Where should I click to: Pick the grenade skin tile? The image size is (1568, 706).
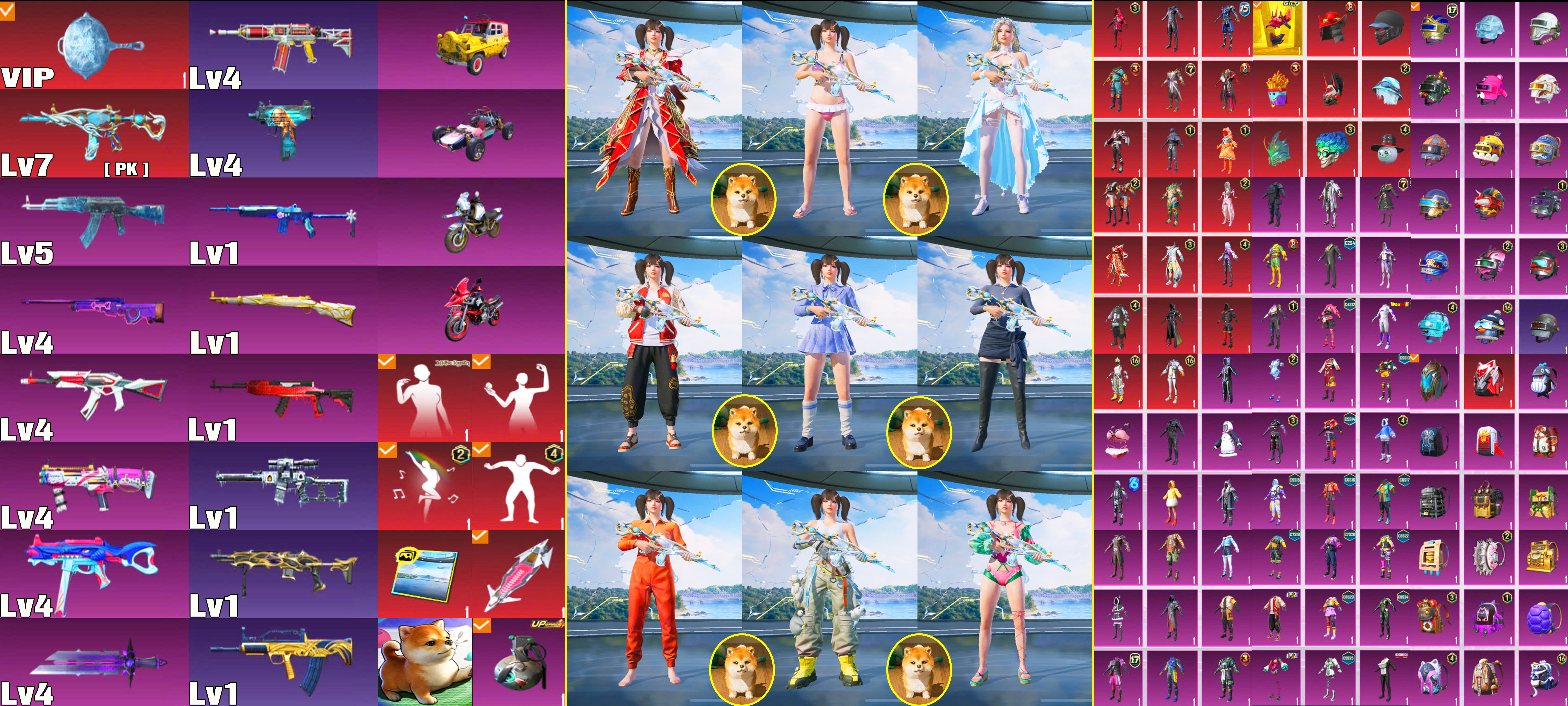click(x=519, y=662)
